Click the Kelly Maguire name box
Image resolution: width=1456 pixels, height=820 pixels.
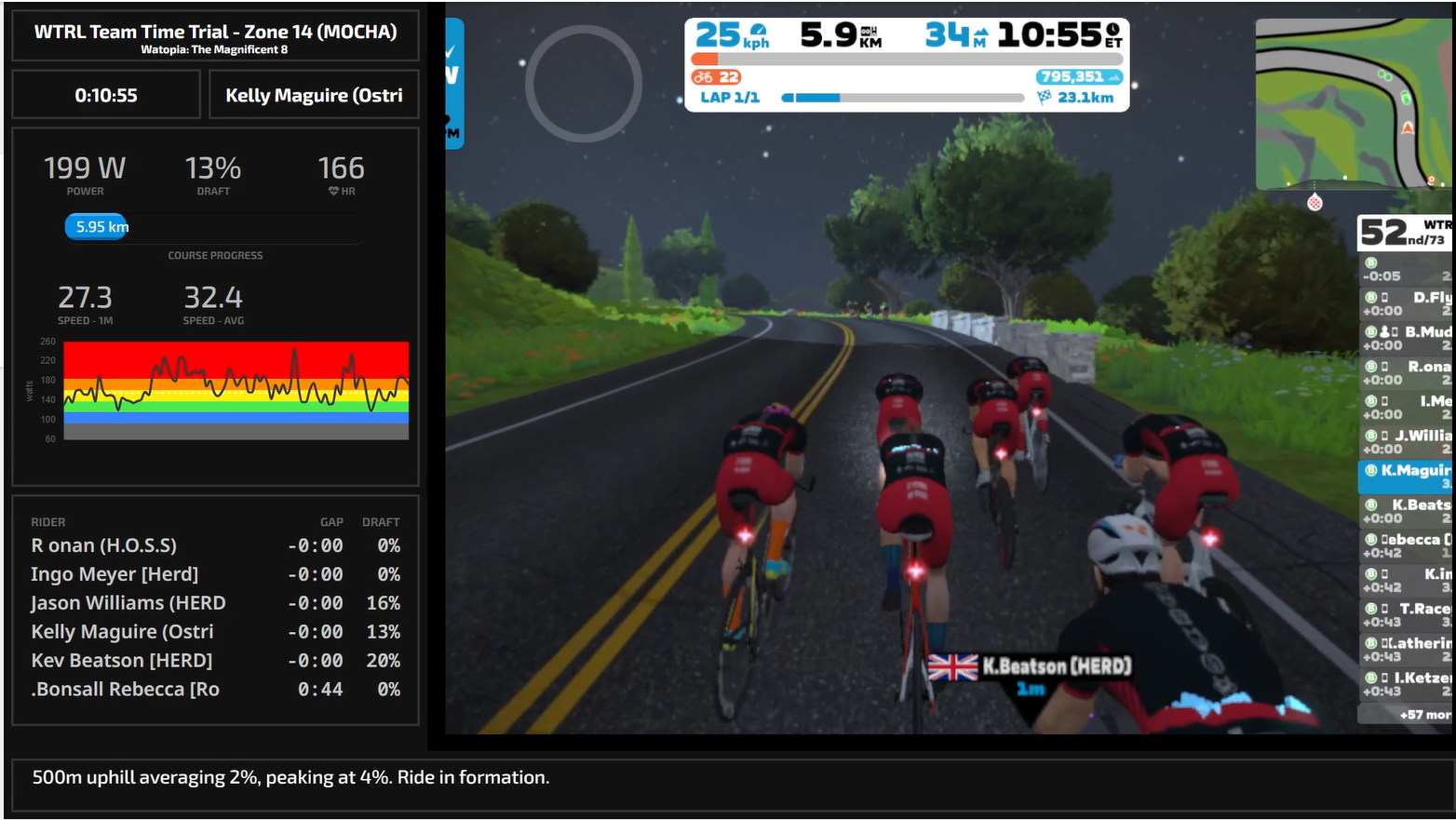[314, 95]
